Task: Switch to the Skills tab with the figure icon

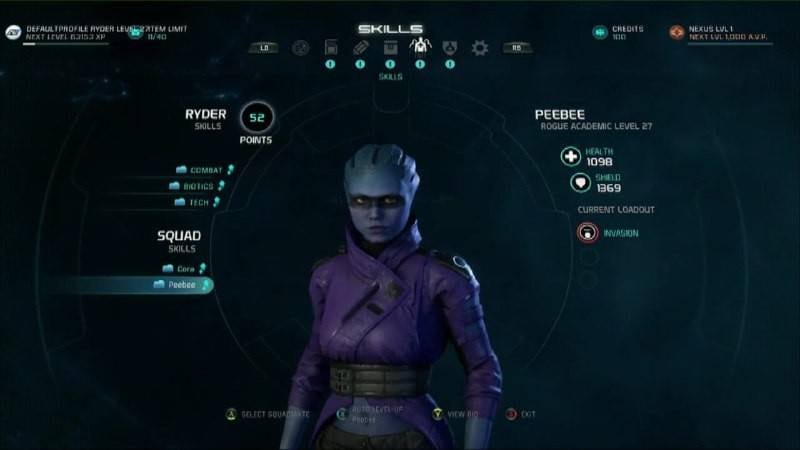Action: (420, 46)
